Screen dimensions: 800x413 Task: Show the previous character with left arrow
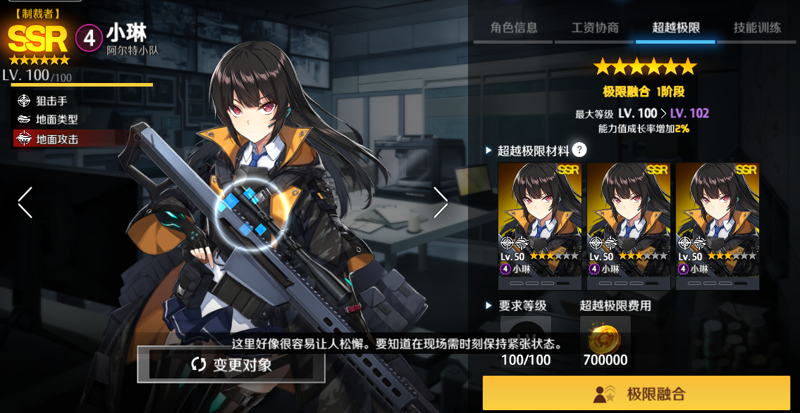25,202
